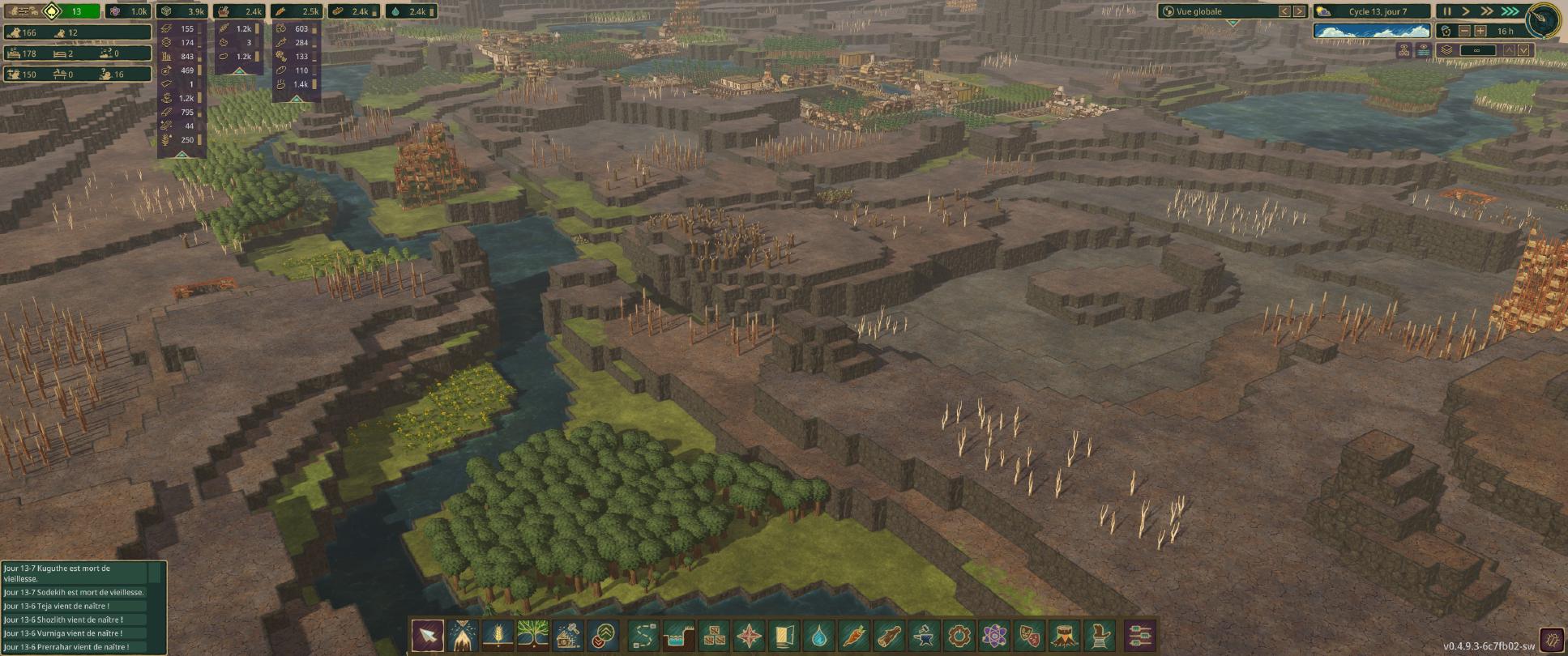
Task: Increase working hours with plus button
Action: (1480, 31)
